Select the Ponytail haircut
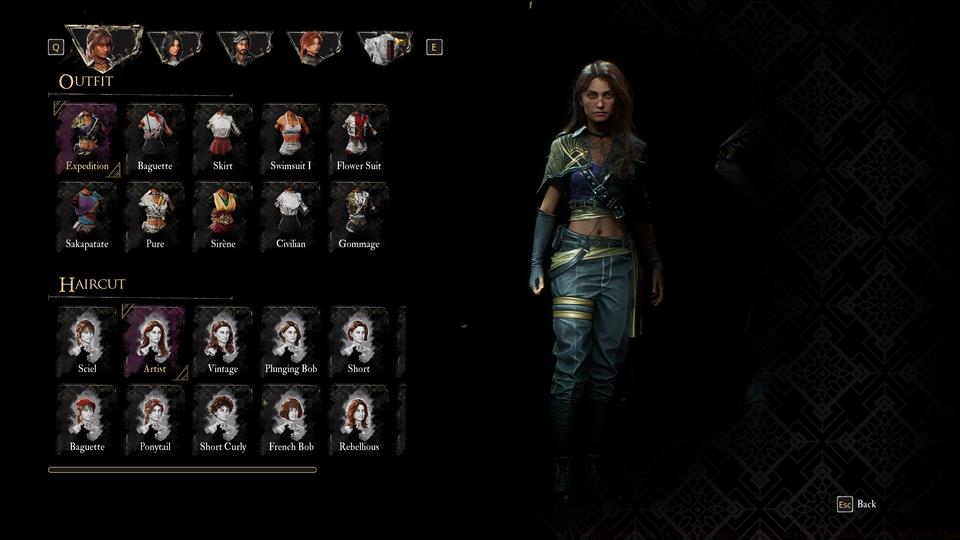Screen dimensions: 960x540 click(155, 419)
